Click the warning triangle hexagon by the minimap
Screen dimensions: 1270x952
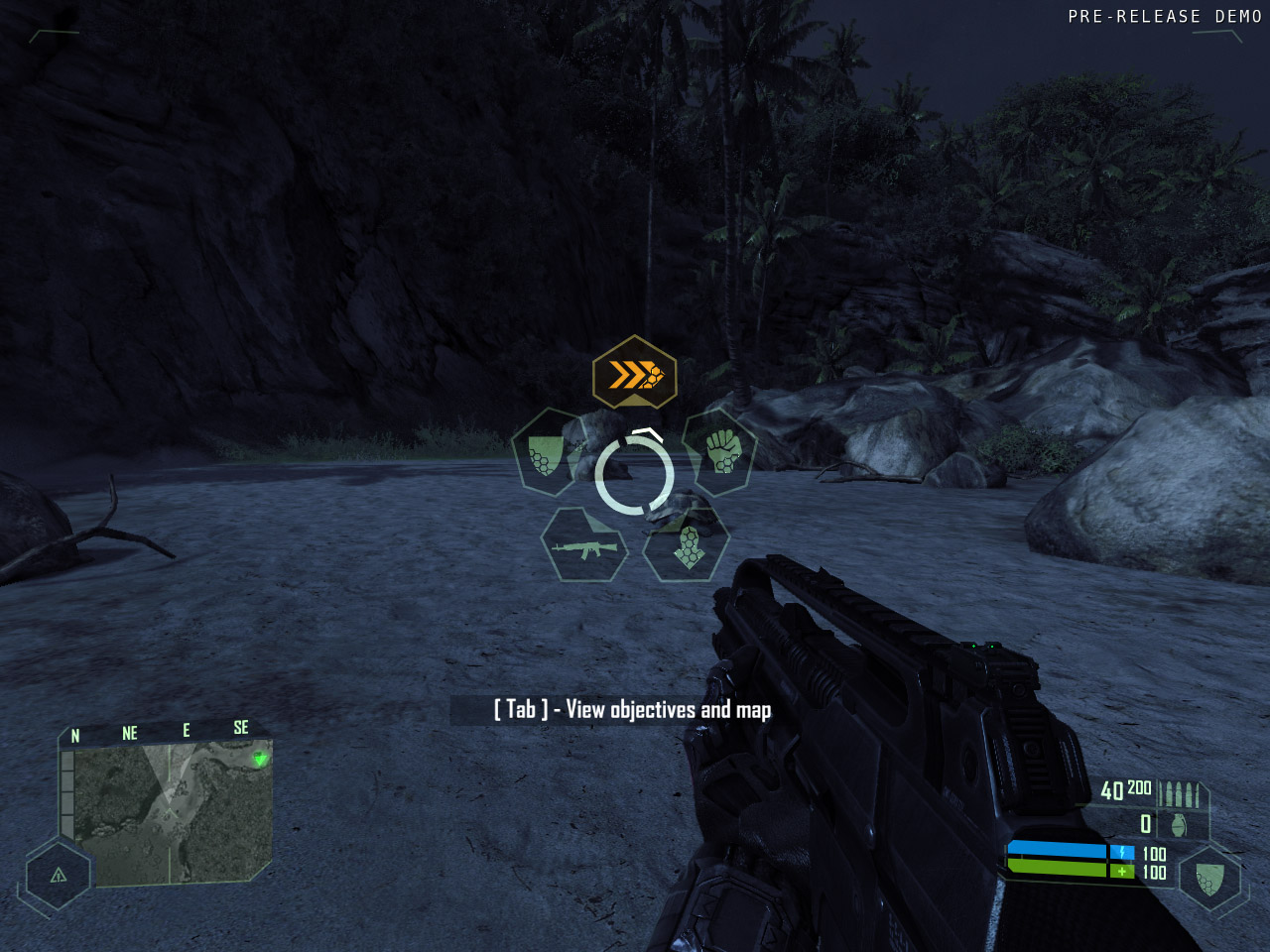[59, 875]
